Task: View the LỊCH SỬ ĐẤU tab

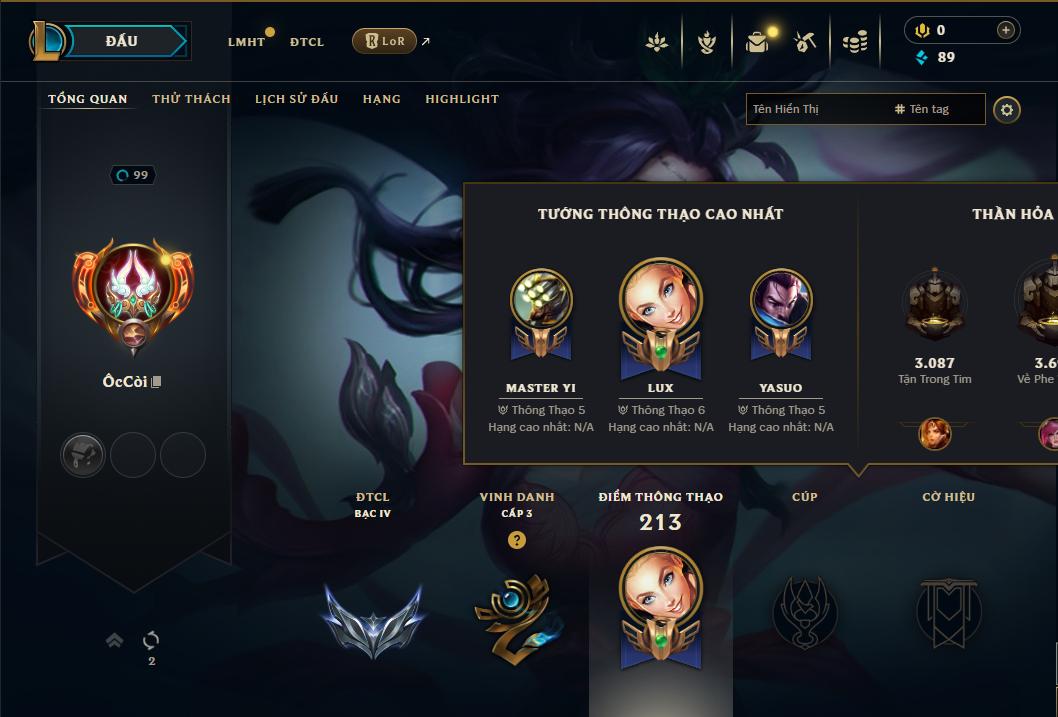Action: tap(296, 99)
